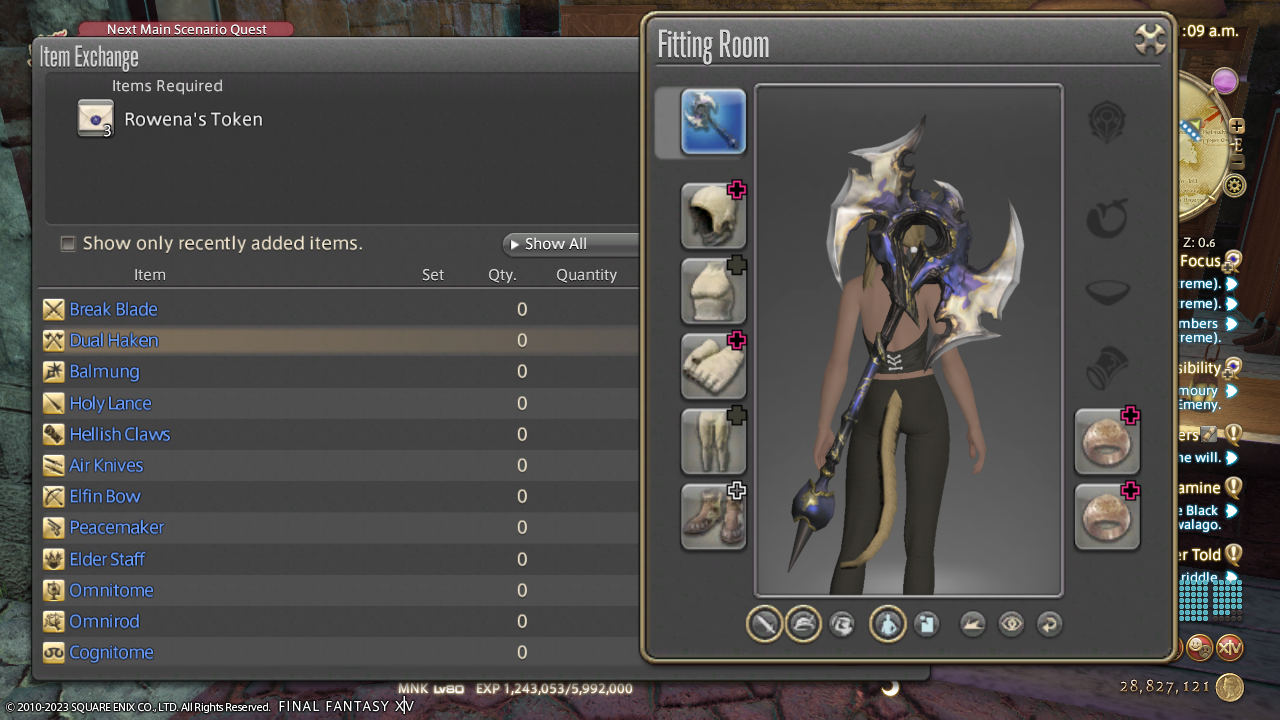Choose the Dual Haken row
The width and height of the screenshot is (1280, 720).
[113, 340]
